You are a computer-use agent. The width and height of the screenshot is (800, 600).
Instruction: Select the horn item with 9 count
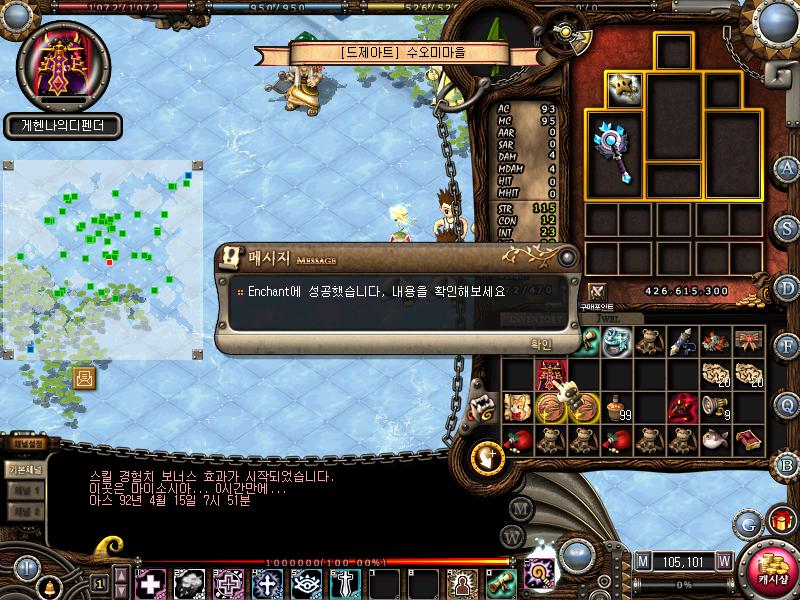tap(714, 408)
